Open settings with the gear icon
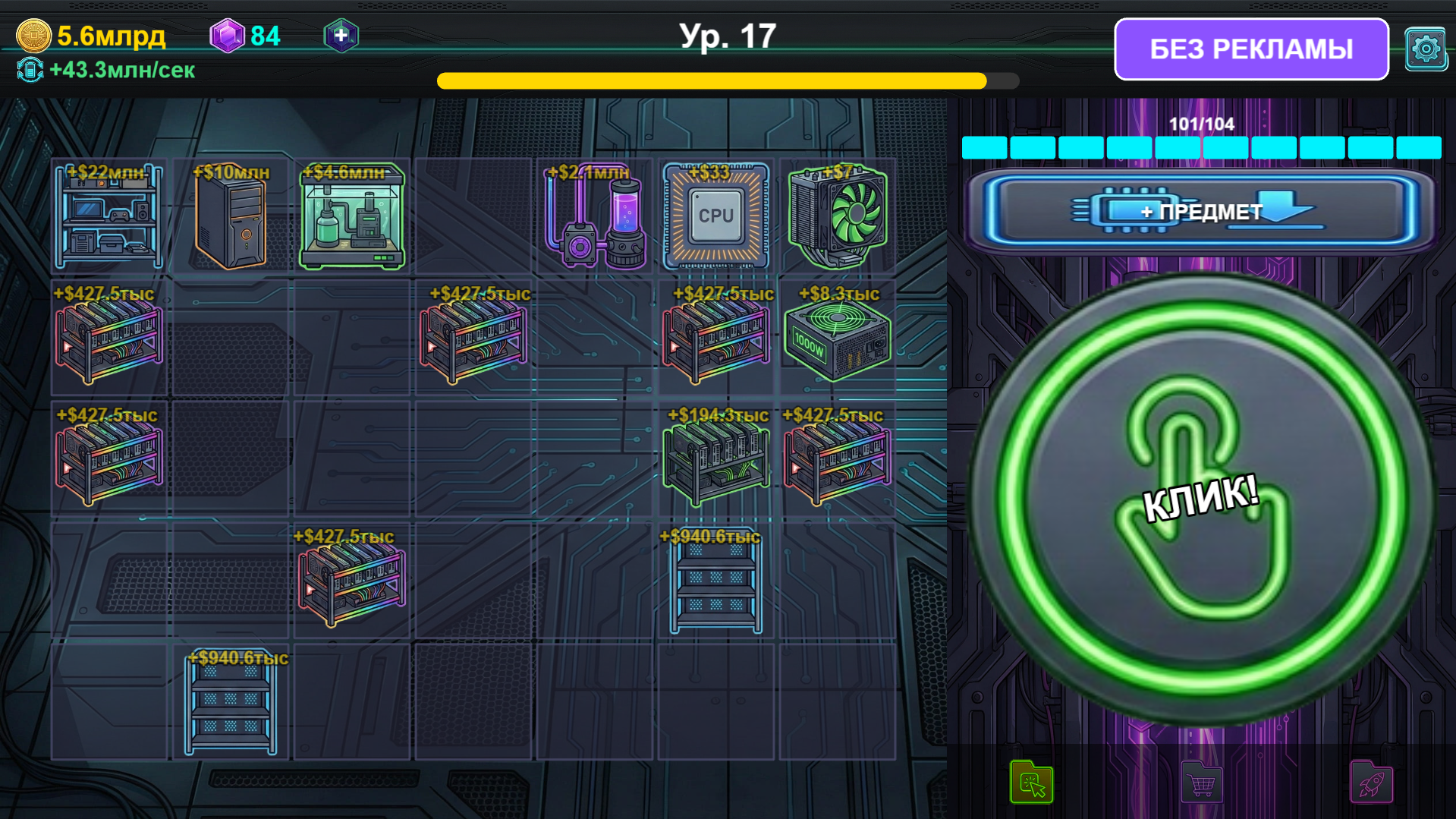1456x819 pixels. point(1426,48)
